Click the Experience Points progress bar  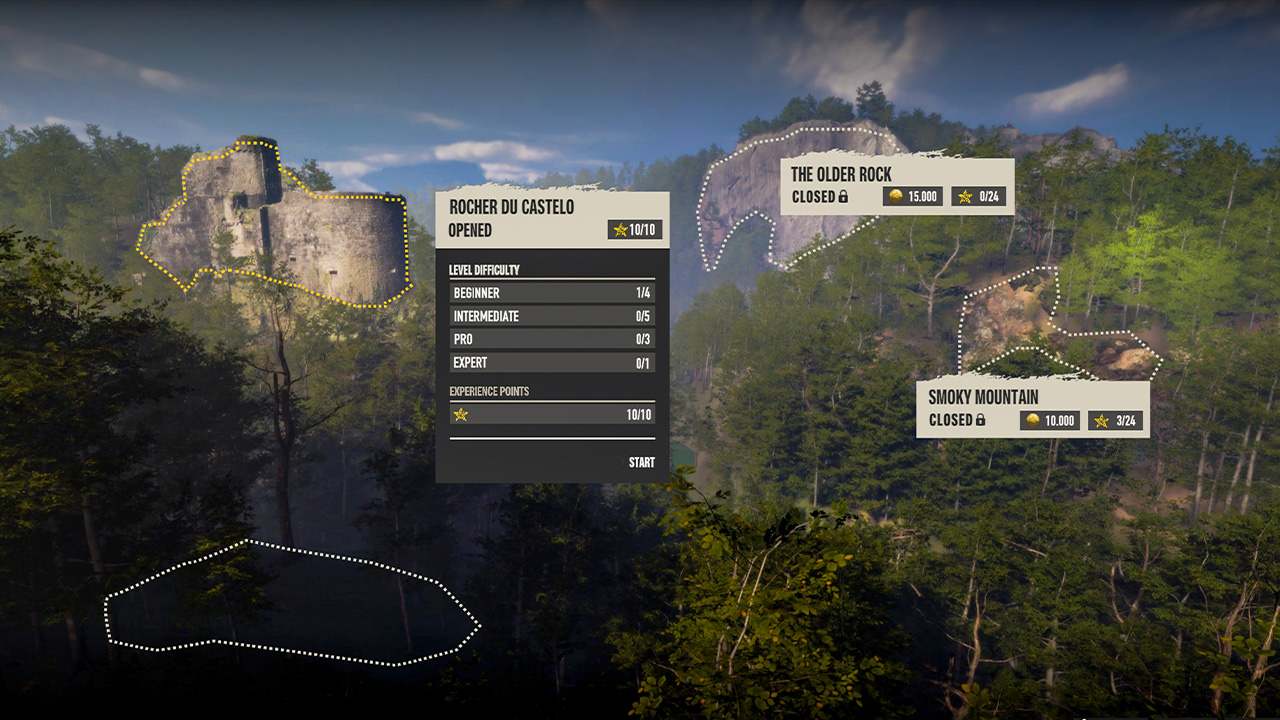pyautogui.click(x=551, y=414)
